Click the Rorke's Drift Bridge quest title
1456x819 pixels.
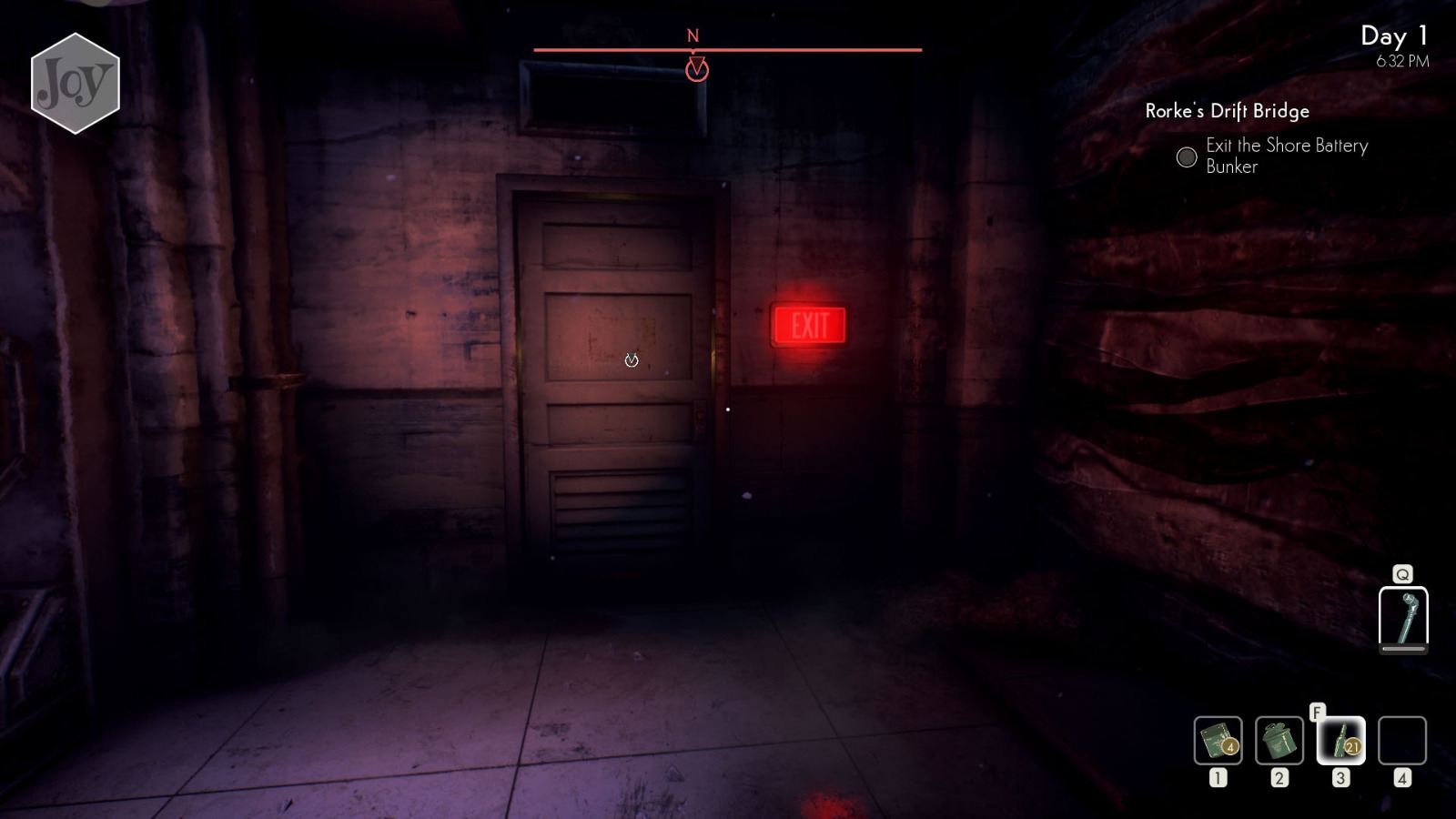point(1227,111)
